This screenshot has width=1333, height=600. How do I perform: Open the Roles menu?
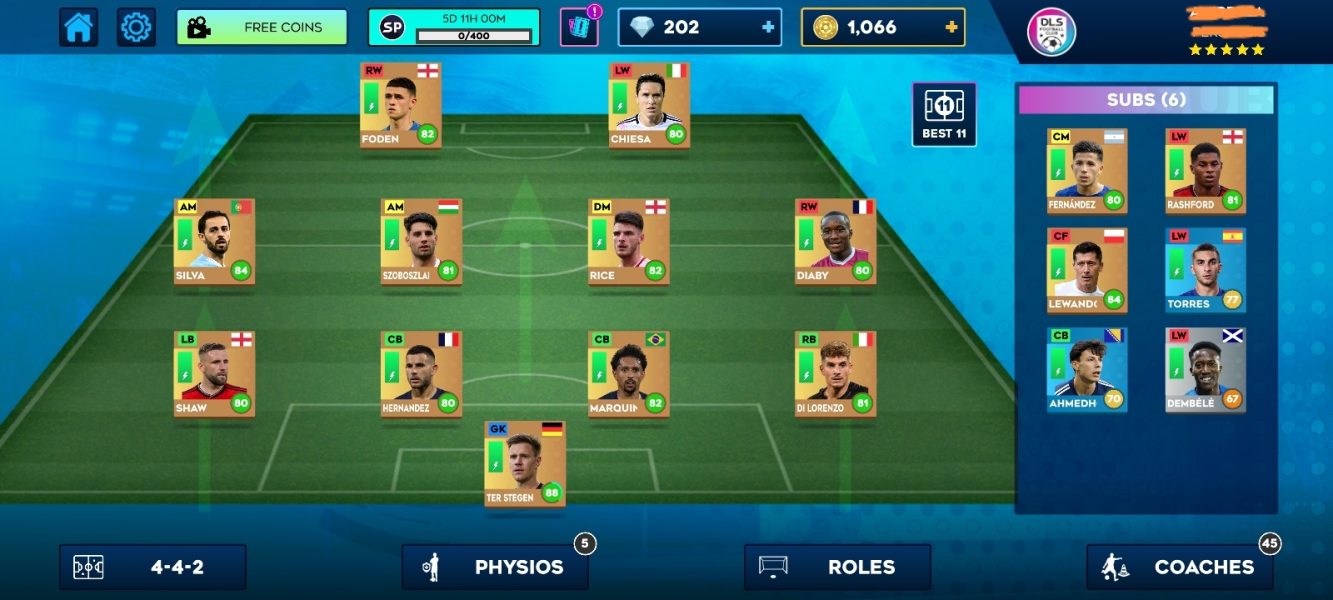[x=837, y=567]
